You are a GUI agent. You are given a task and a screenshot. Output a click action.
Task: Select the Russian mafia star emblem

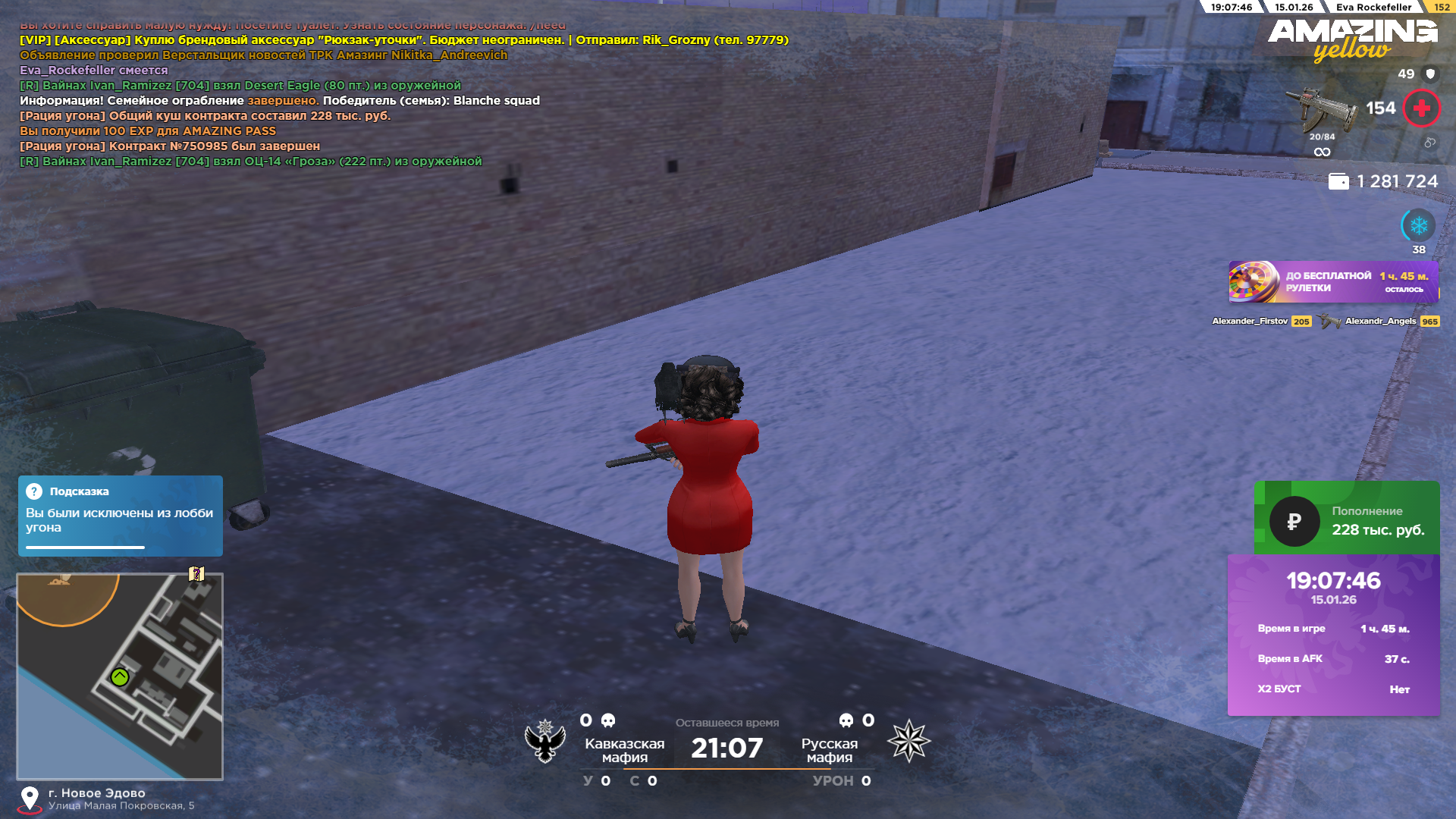(x=908, y=741)
